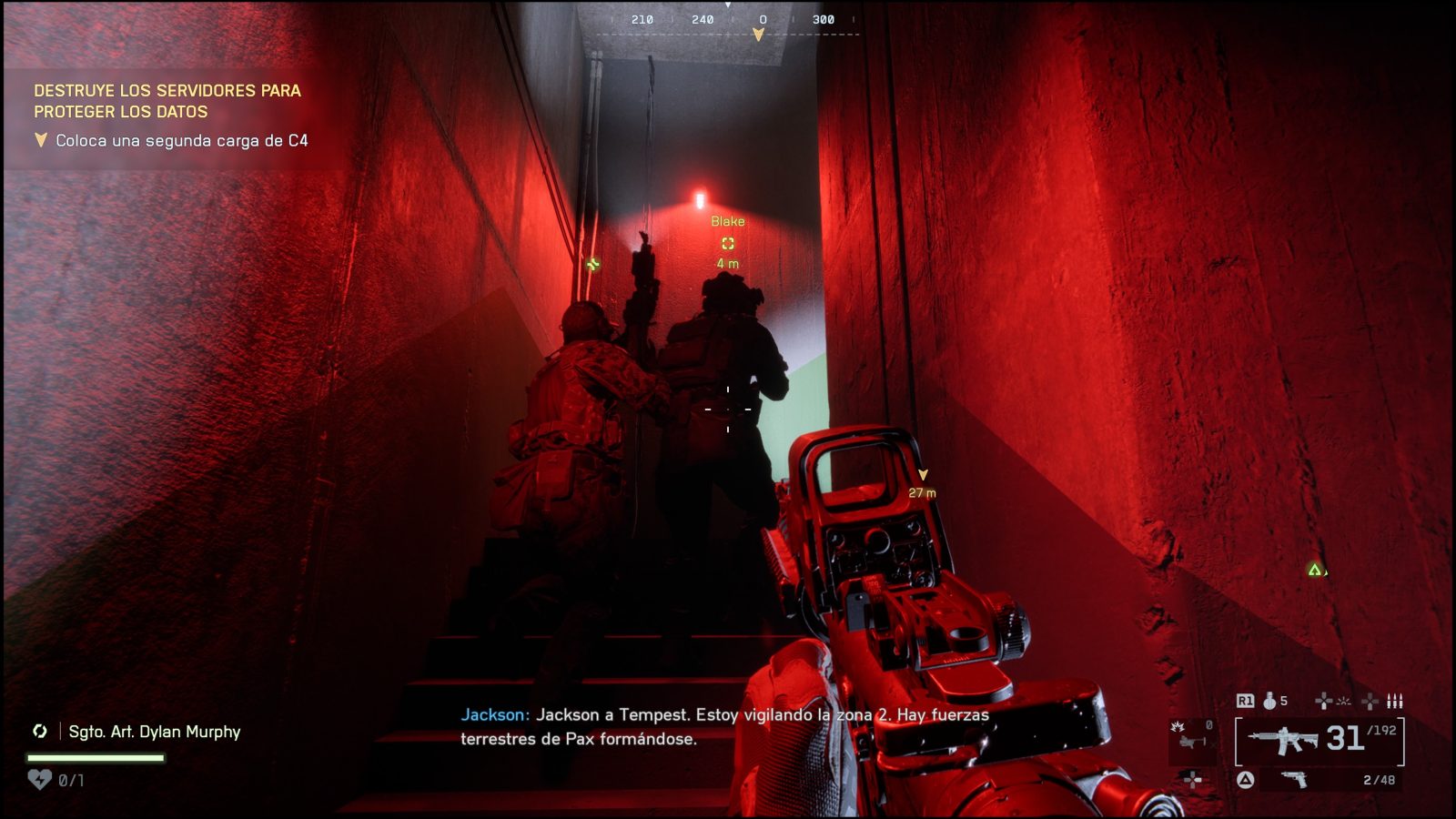Select the launcher gadget slot
This screenshot has height=819, width=1456.
[1190, 741]
